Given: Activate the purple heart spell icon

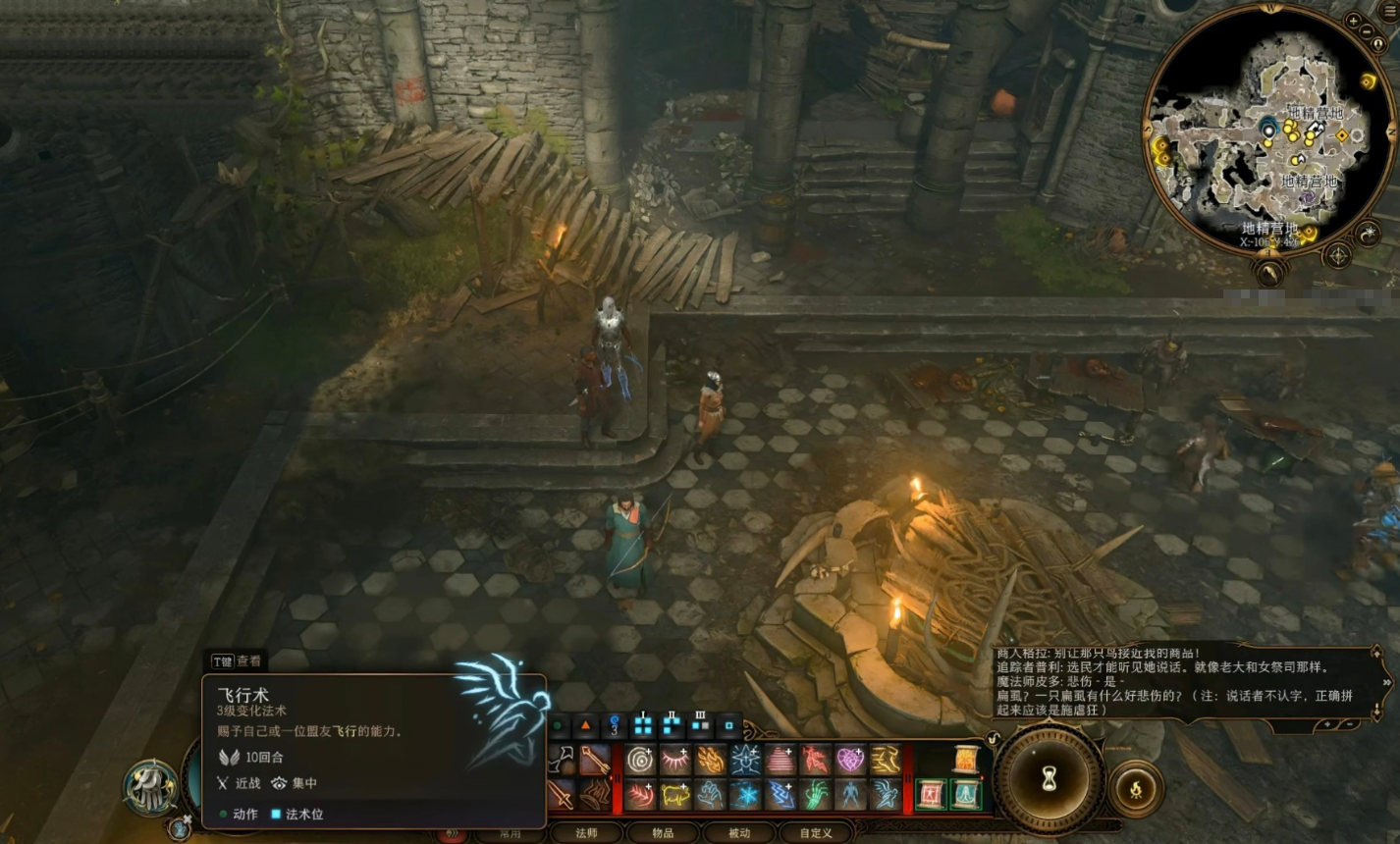Looking at the screenshot, I should (x=849, y=760).
